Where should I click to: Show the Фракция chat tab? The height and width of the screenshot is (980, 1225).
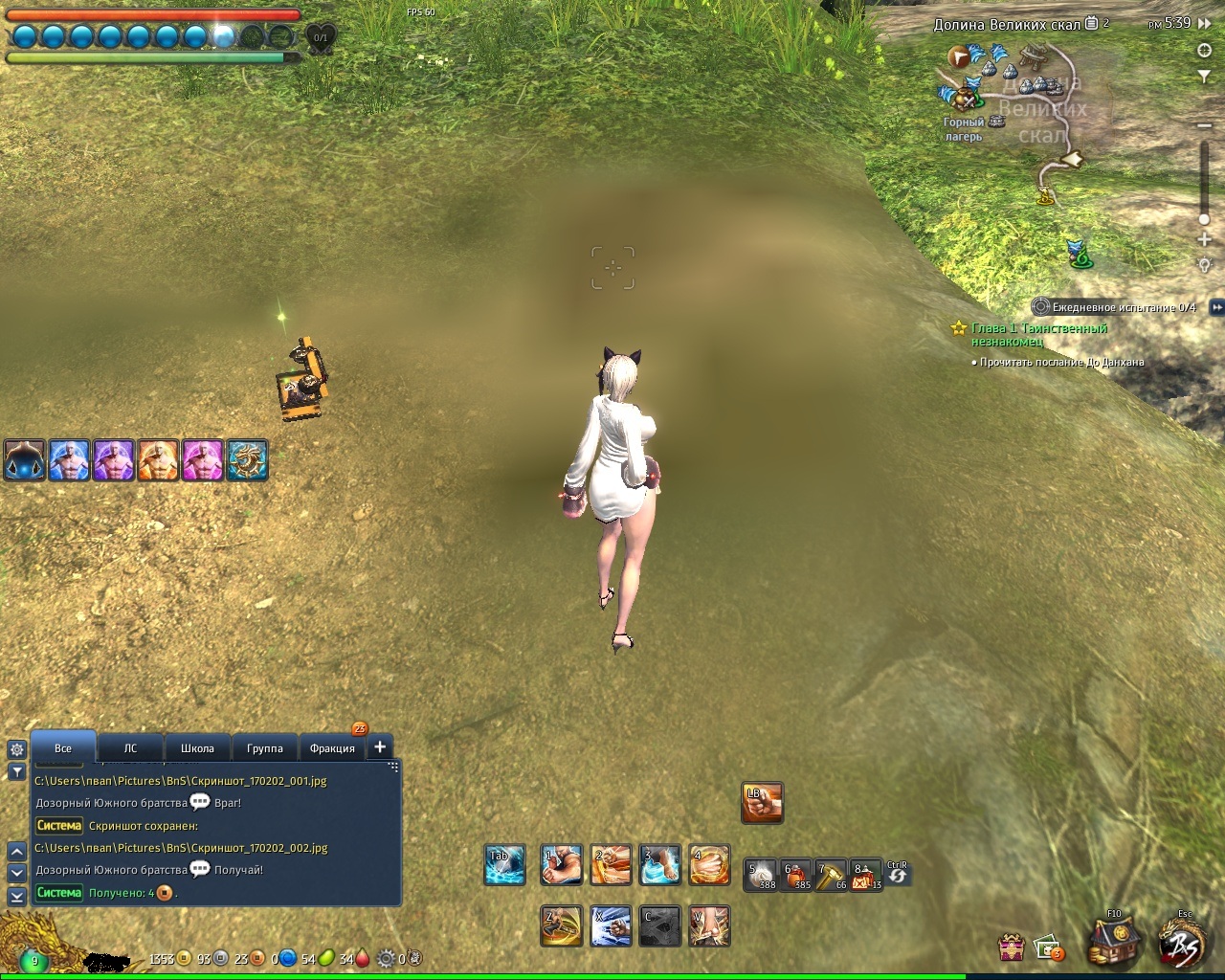click(x=332, y=748)
